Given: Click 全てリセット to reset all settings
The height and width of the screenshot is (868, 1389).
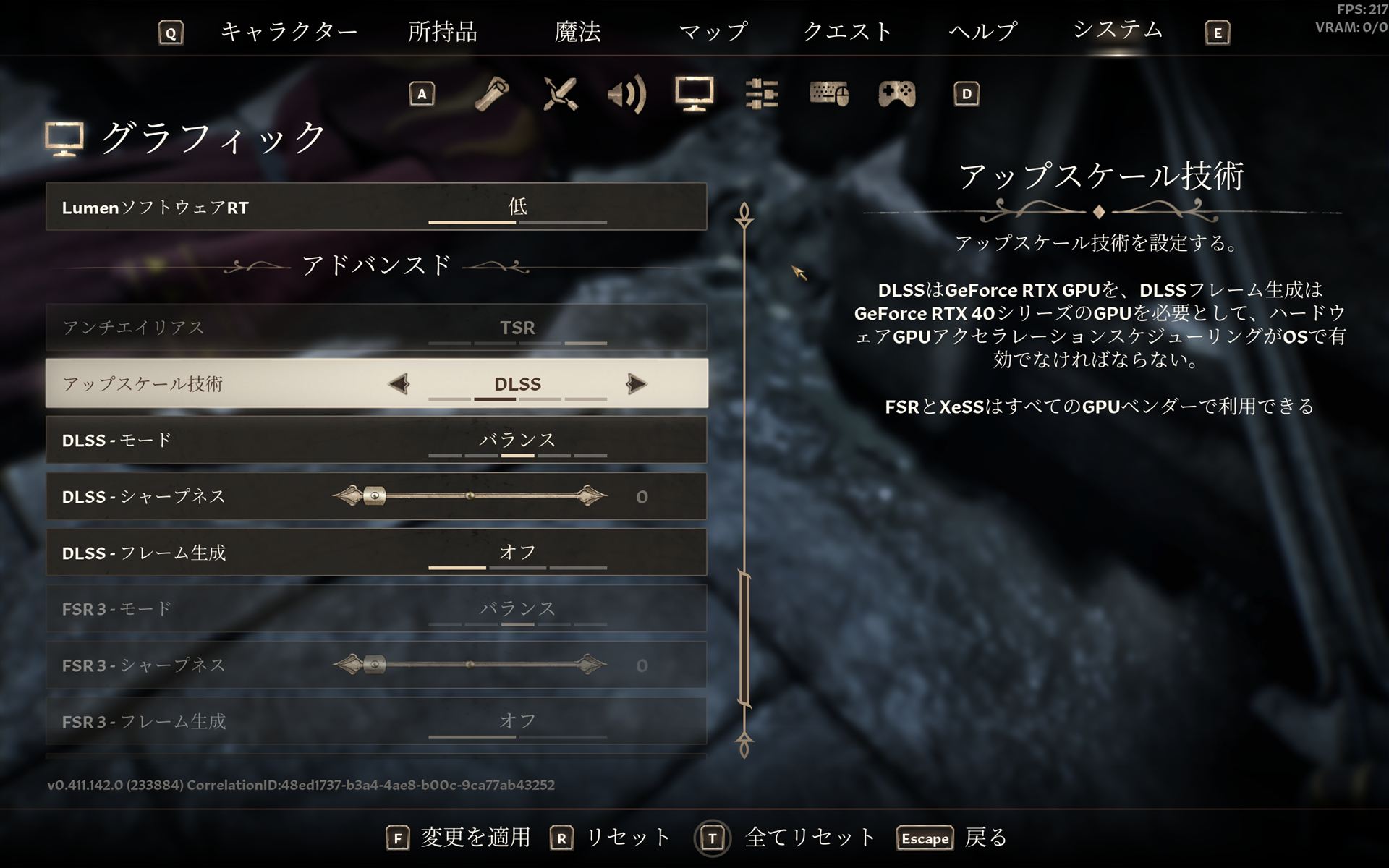Looking at the screenshot, I should 807,839.
